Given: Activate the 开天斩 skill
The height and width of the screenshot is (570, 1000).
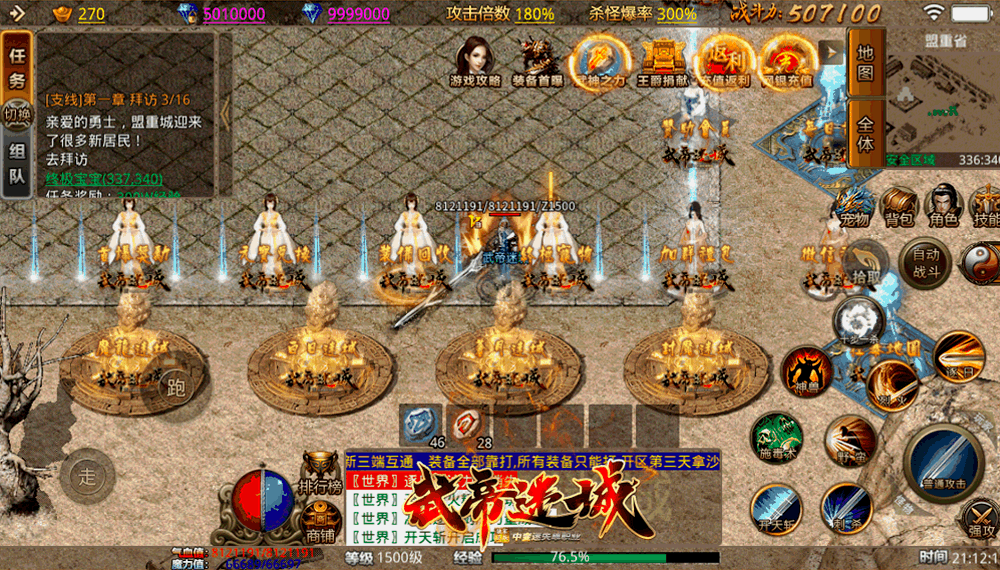Looking at the screenshot, I should (776, 508).
